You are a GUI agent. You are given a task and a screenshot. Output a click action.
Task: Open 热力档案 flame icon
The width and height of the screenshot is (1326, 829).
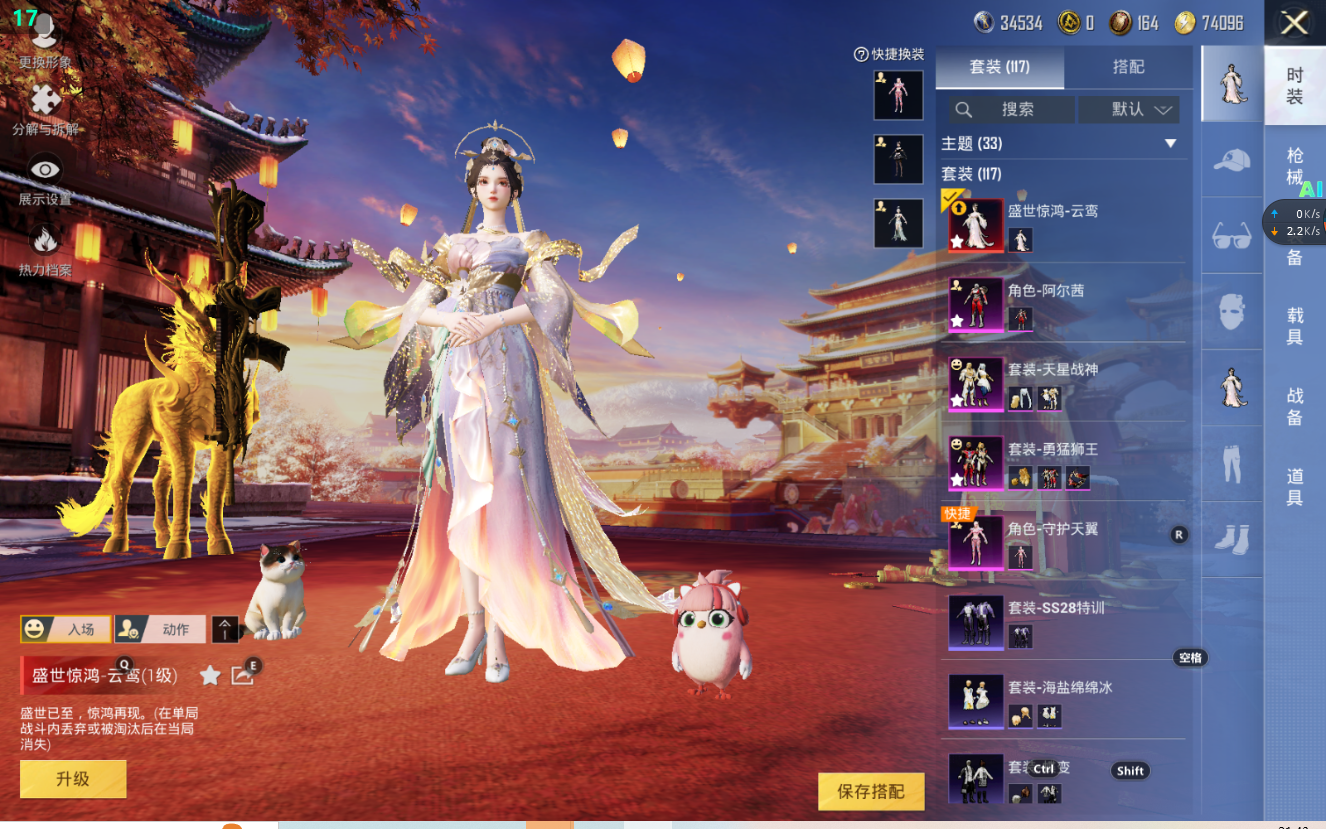(x=44, y=248)
